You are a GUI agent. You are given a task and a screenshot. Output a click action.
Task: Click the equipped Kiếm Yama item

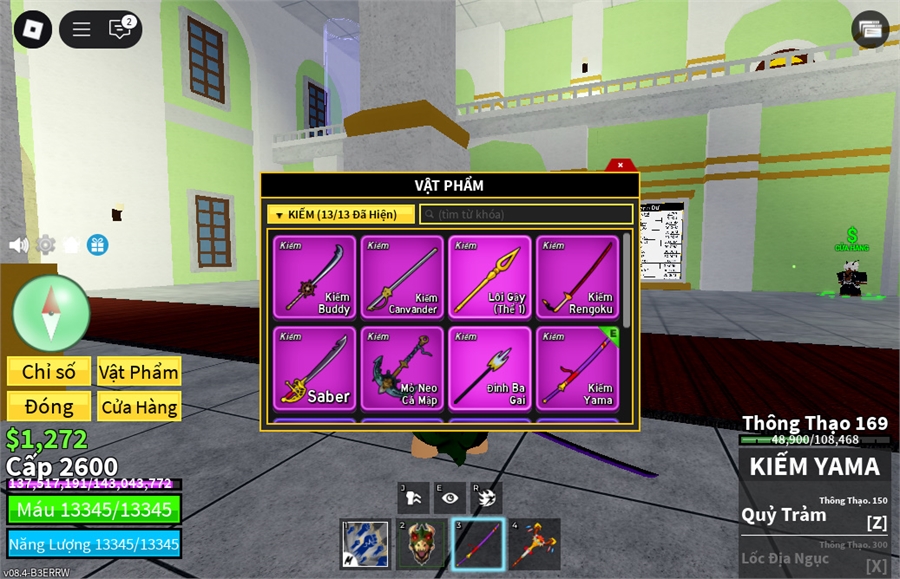point(578,368)
